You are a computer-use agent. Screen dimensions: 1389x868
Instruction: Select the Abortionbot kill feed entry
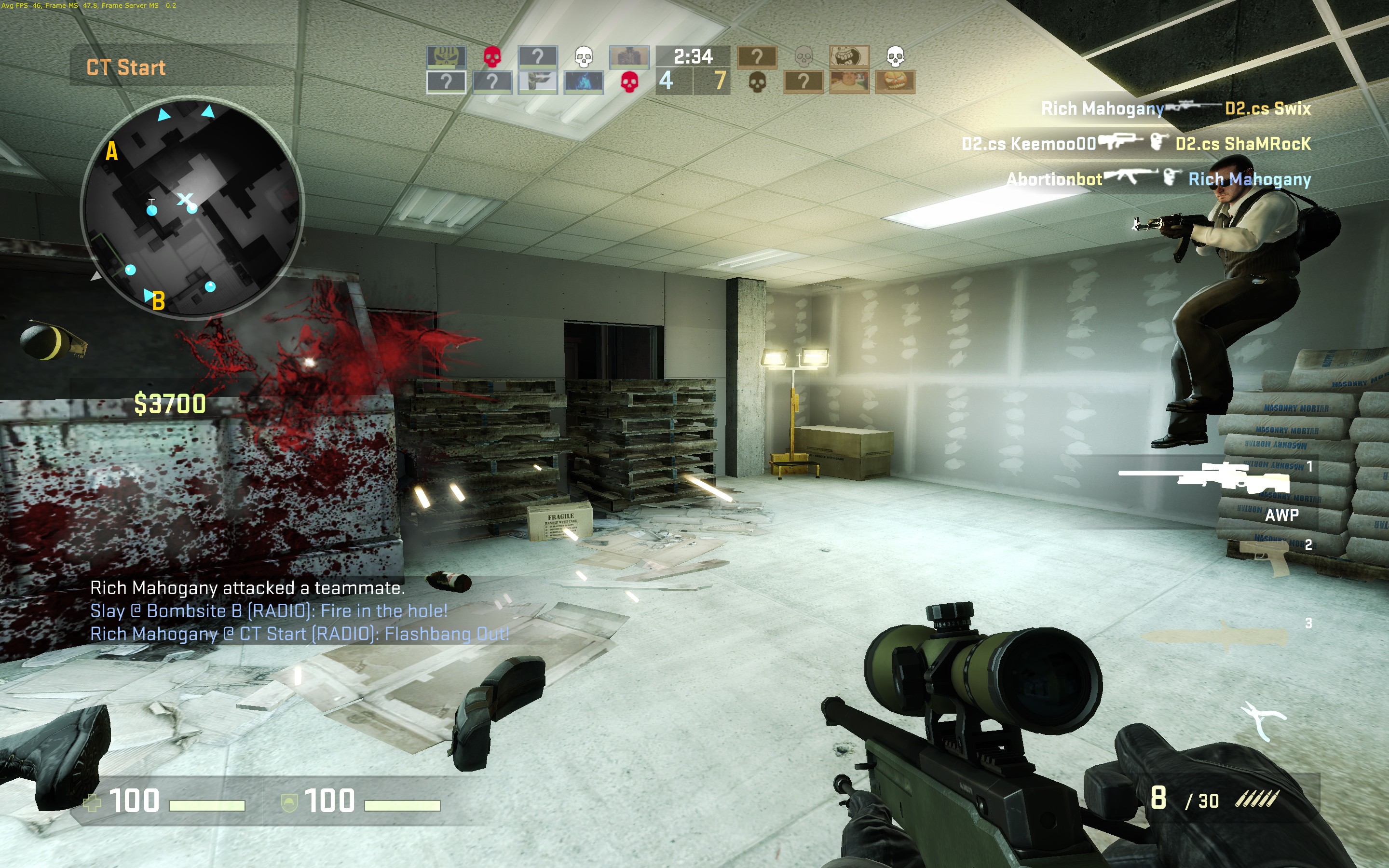1158,179
